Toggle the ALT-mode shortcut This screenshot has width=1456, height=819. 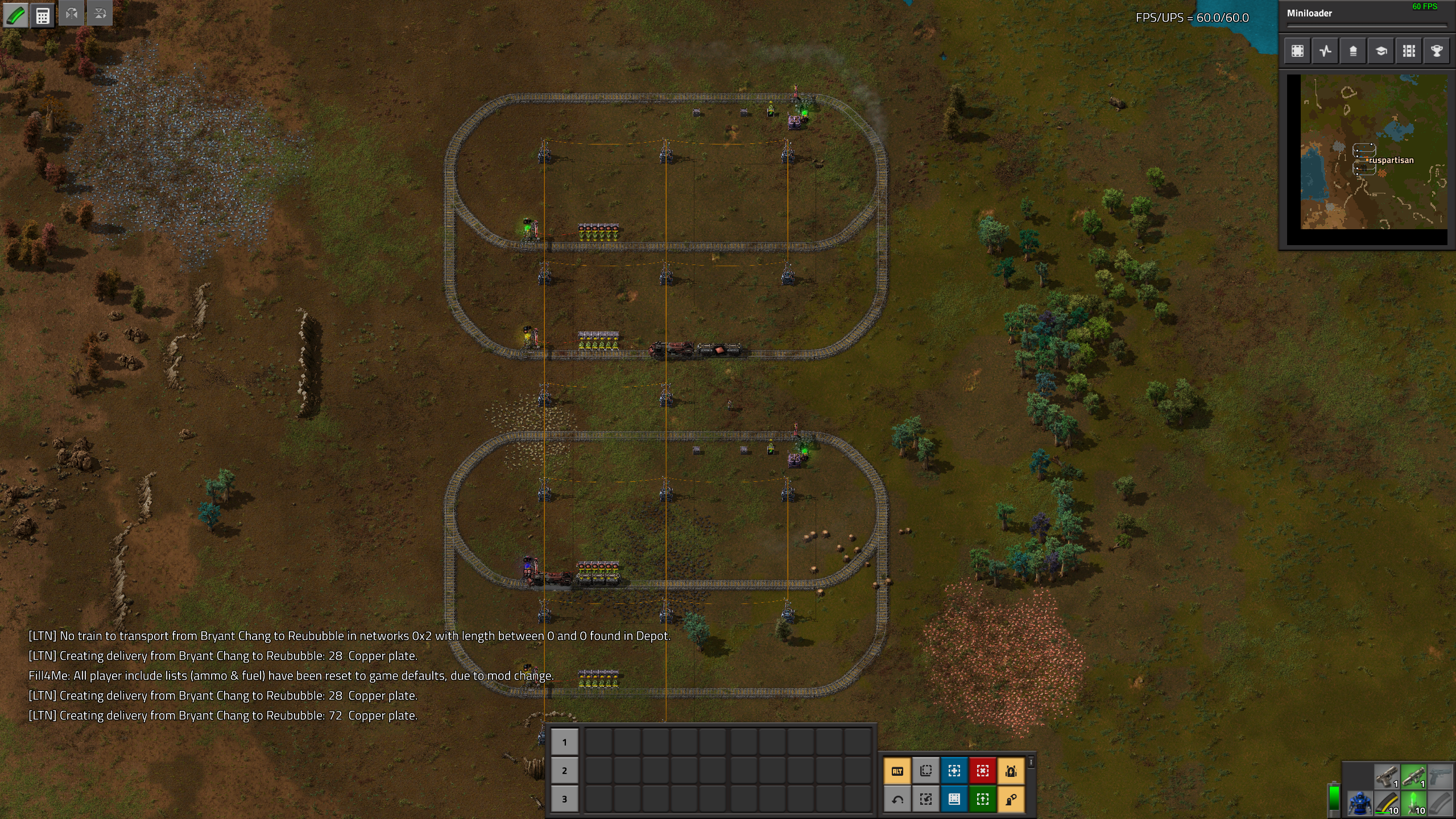pyautogui.click(x=897, y=771)
